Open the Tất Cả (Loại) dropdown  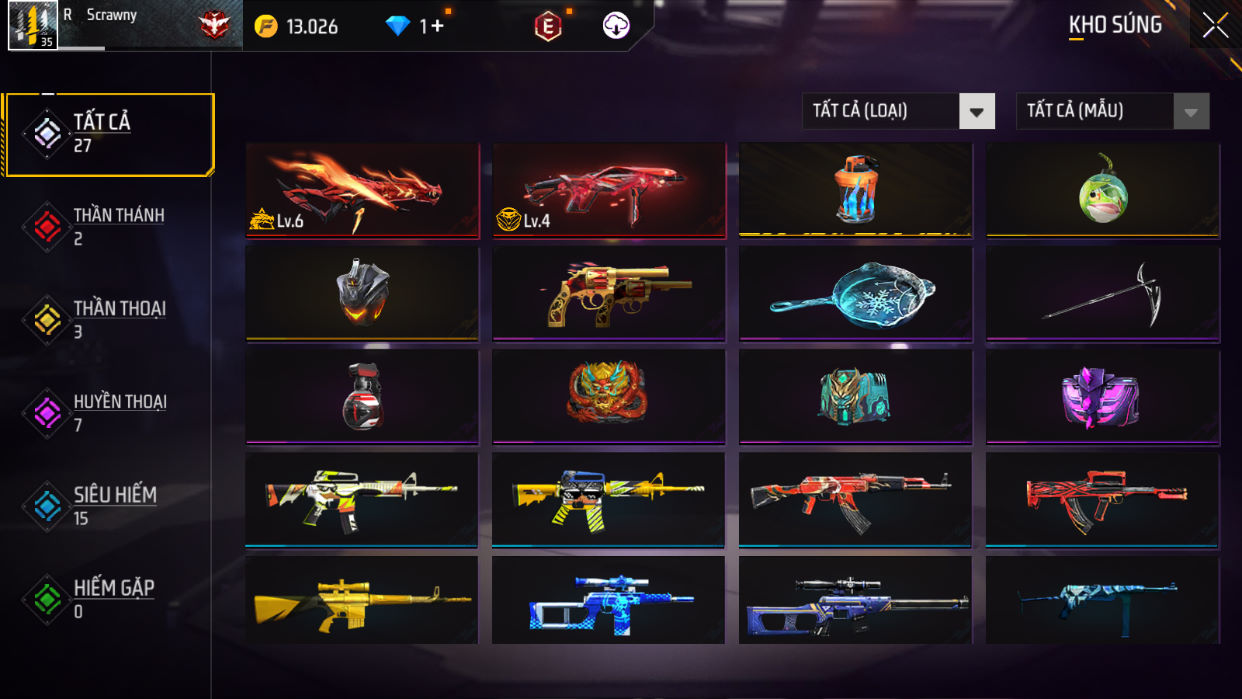pos(898,111)
